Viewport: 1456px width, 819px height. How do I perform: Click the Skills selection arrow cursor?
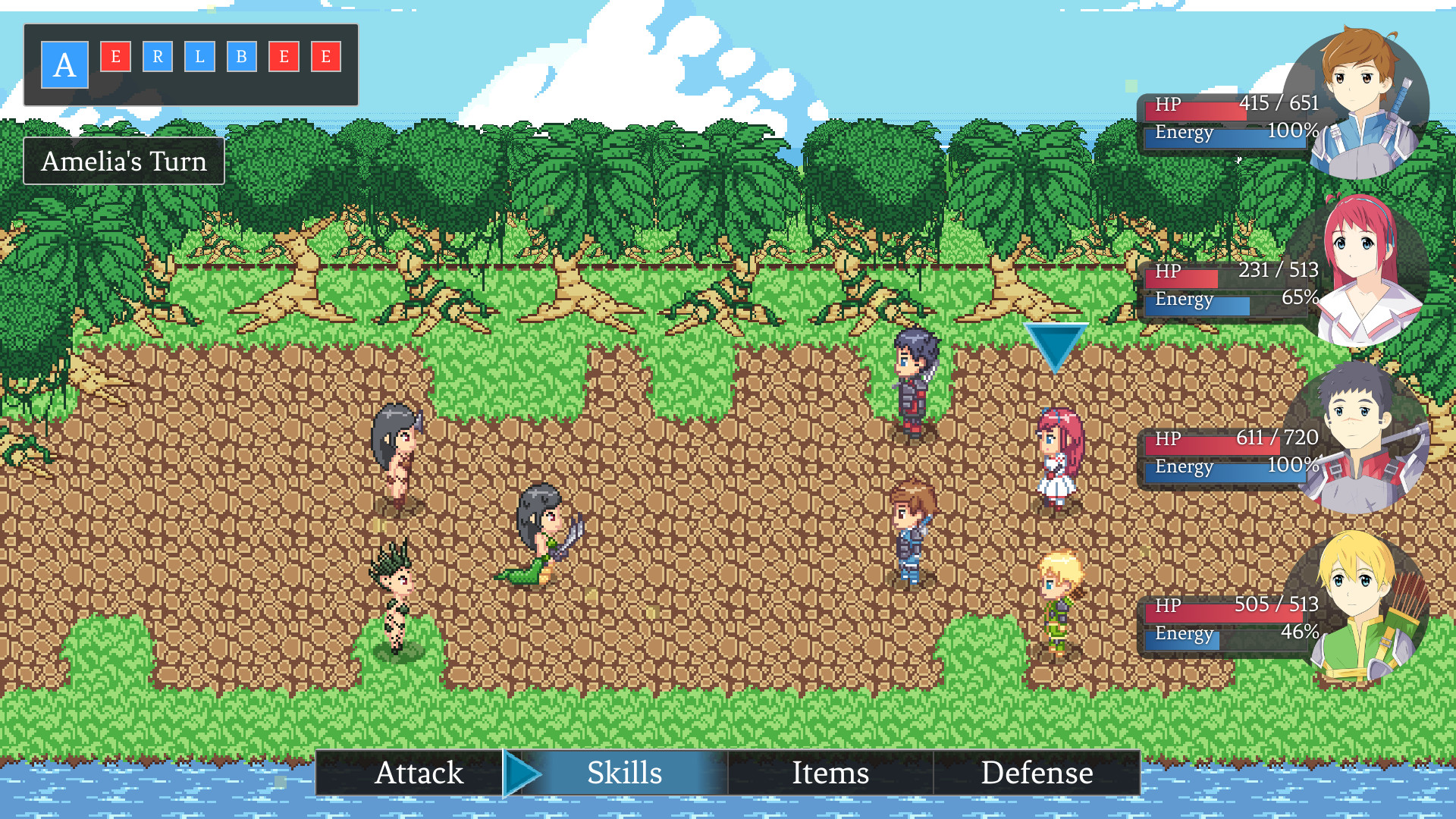(522, 773)
